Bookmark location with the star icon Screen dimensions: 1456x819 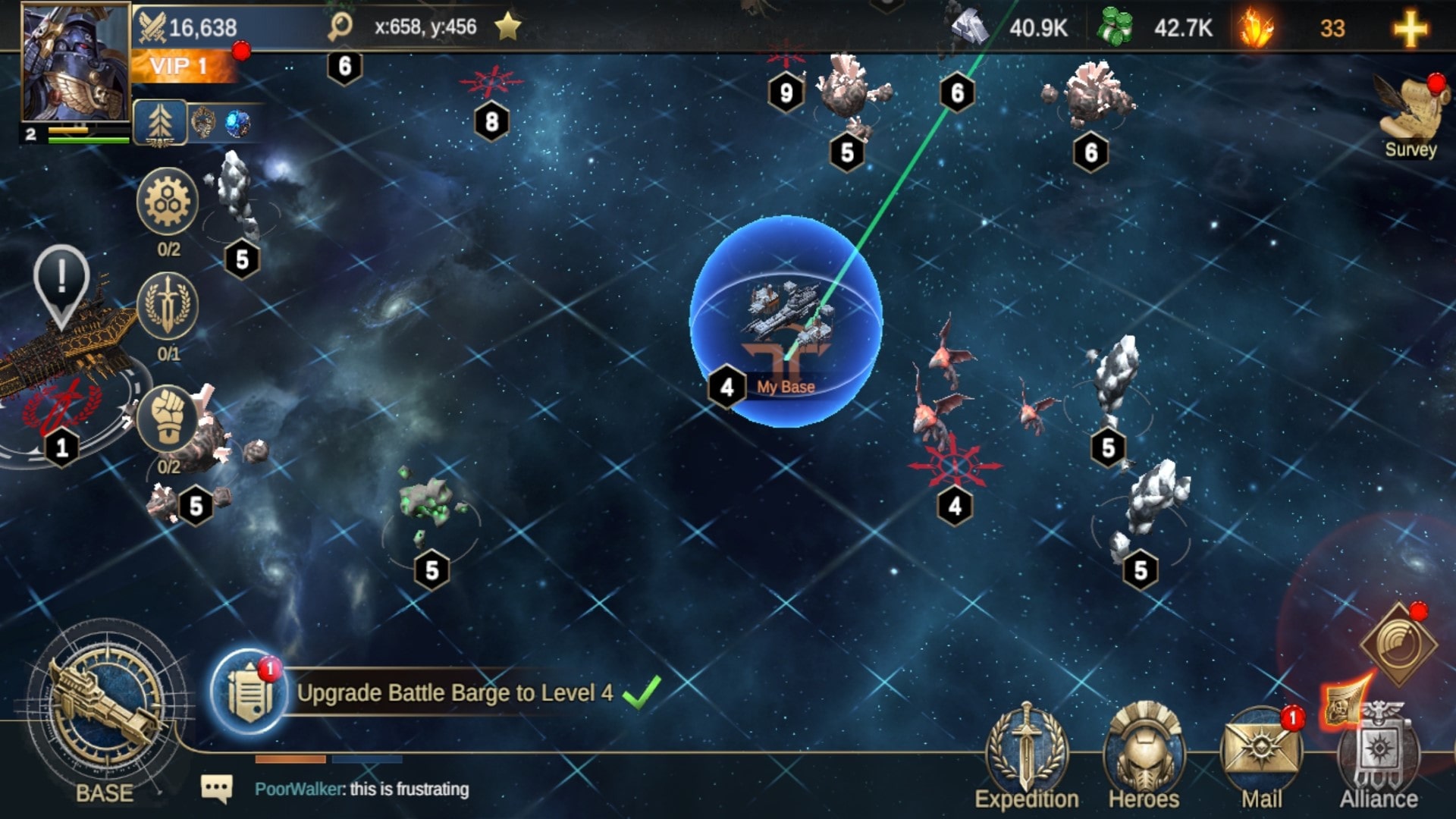pos(507,27)
